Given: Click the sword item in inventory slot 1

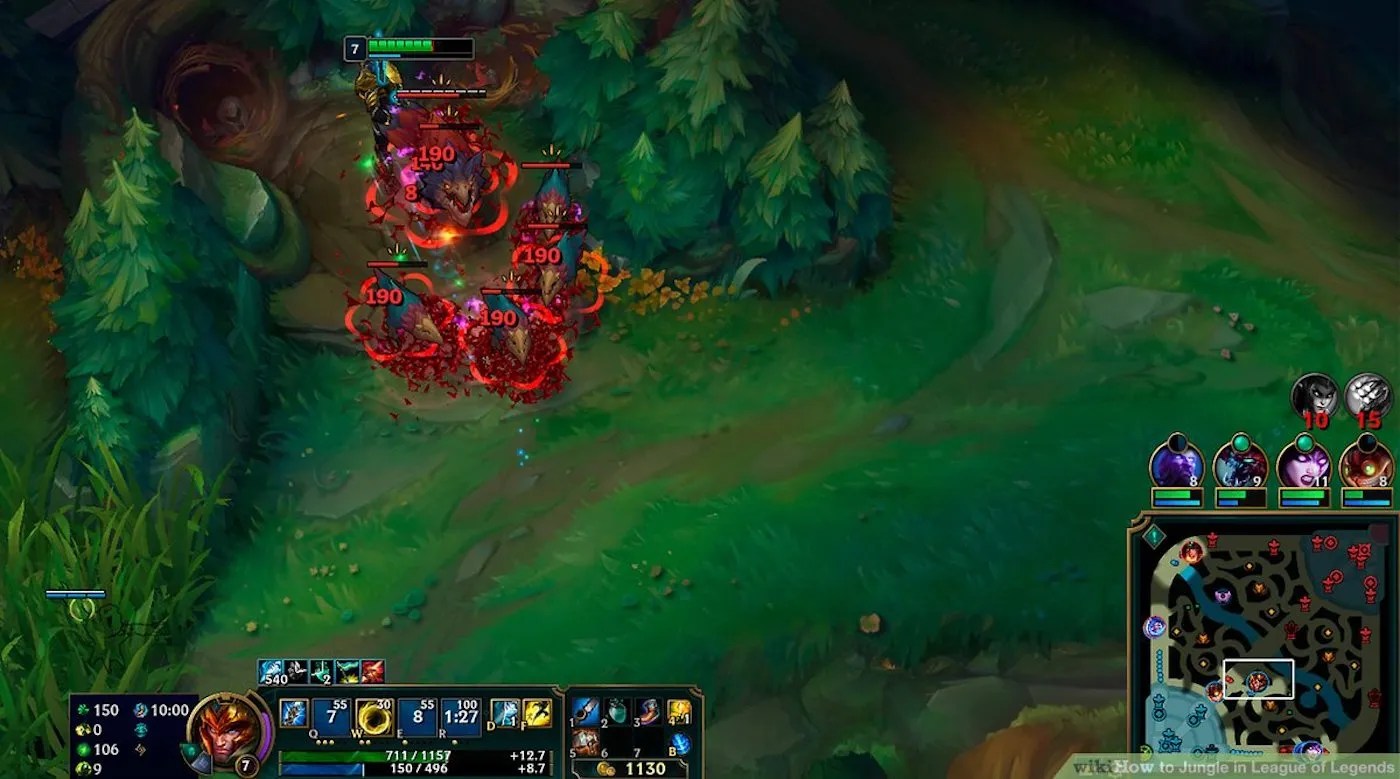Looking at the screenshot, I should [x=585, y=710].
